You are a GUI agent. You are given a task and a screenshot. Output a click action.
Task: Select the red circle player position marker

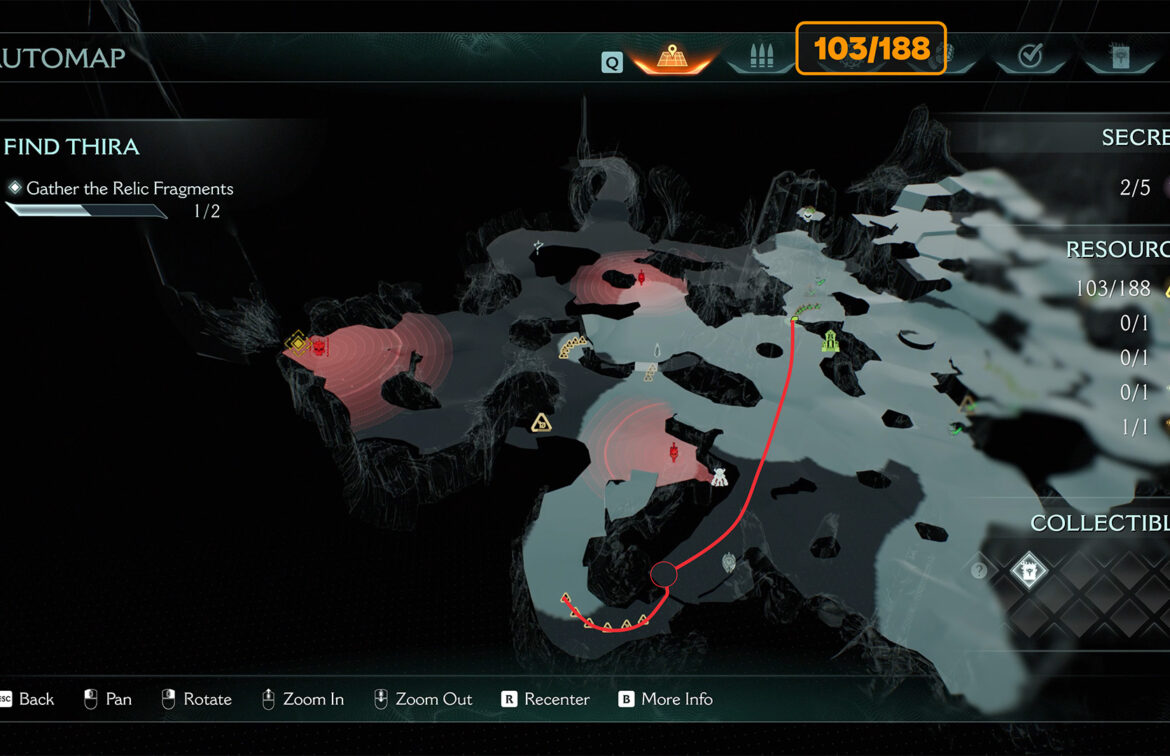pyautogui.click(x=664, y=574)
